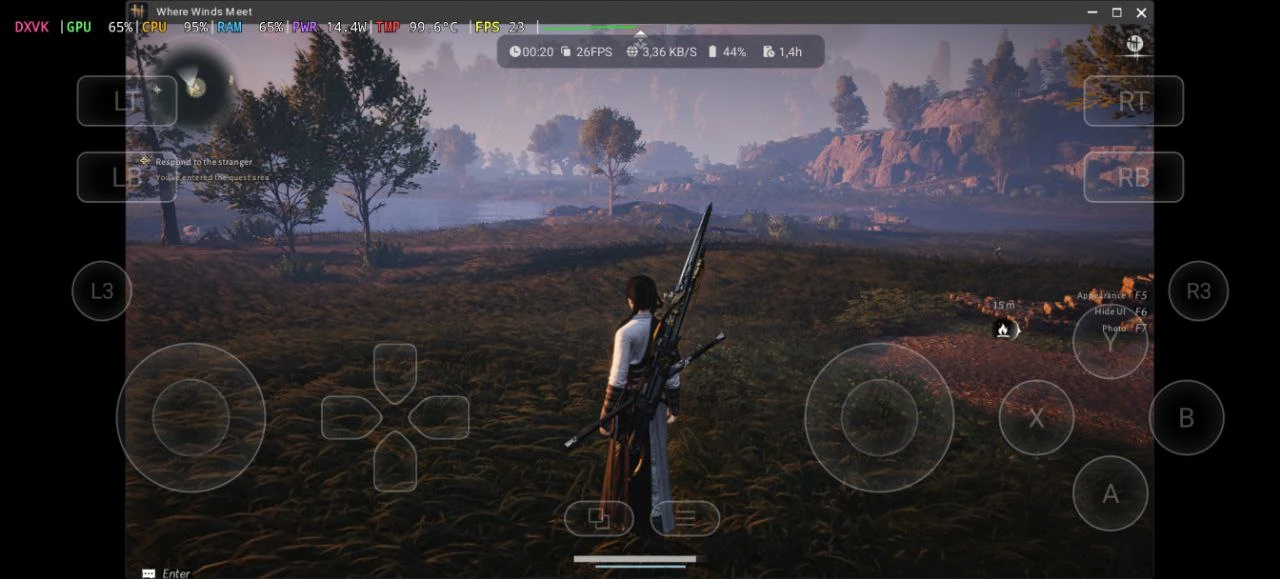Tap the overlay's three-line menu button
1280x579 pixels.
(x=685, y=518)
